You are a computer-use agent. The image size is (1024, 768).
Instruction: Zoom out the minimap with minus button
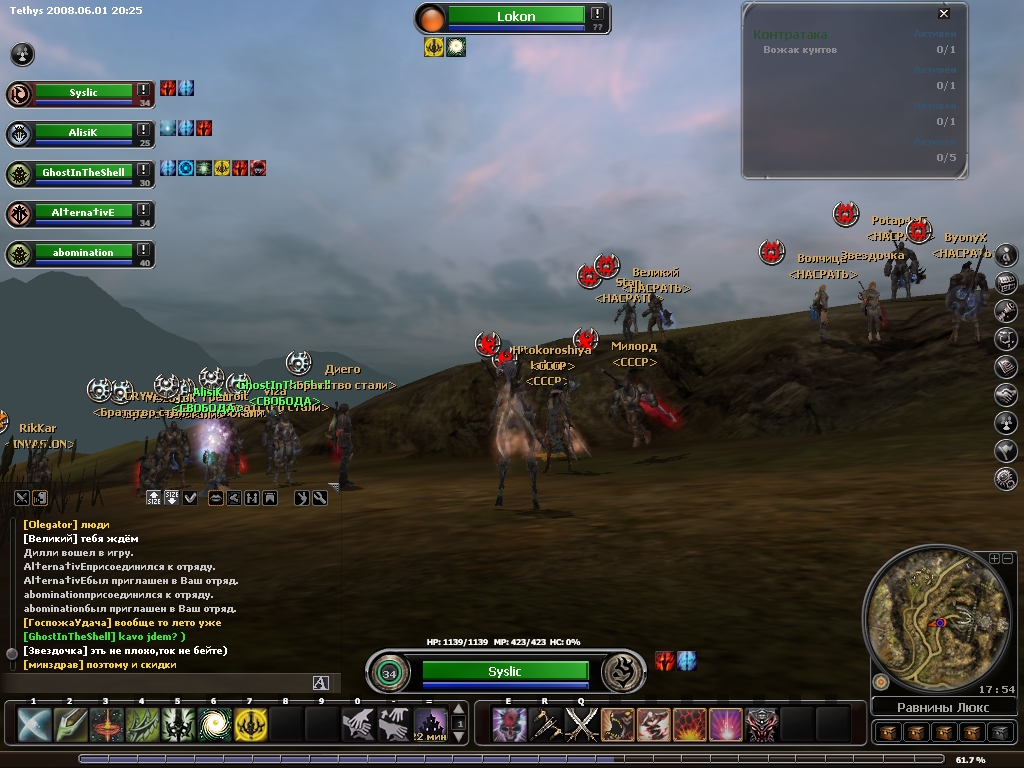coord(1008,558)
